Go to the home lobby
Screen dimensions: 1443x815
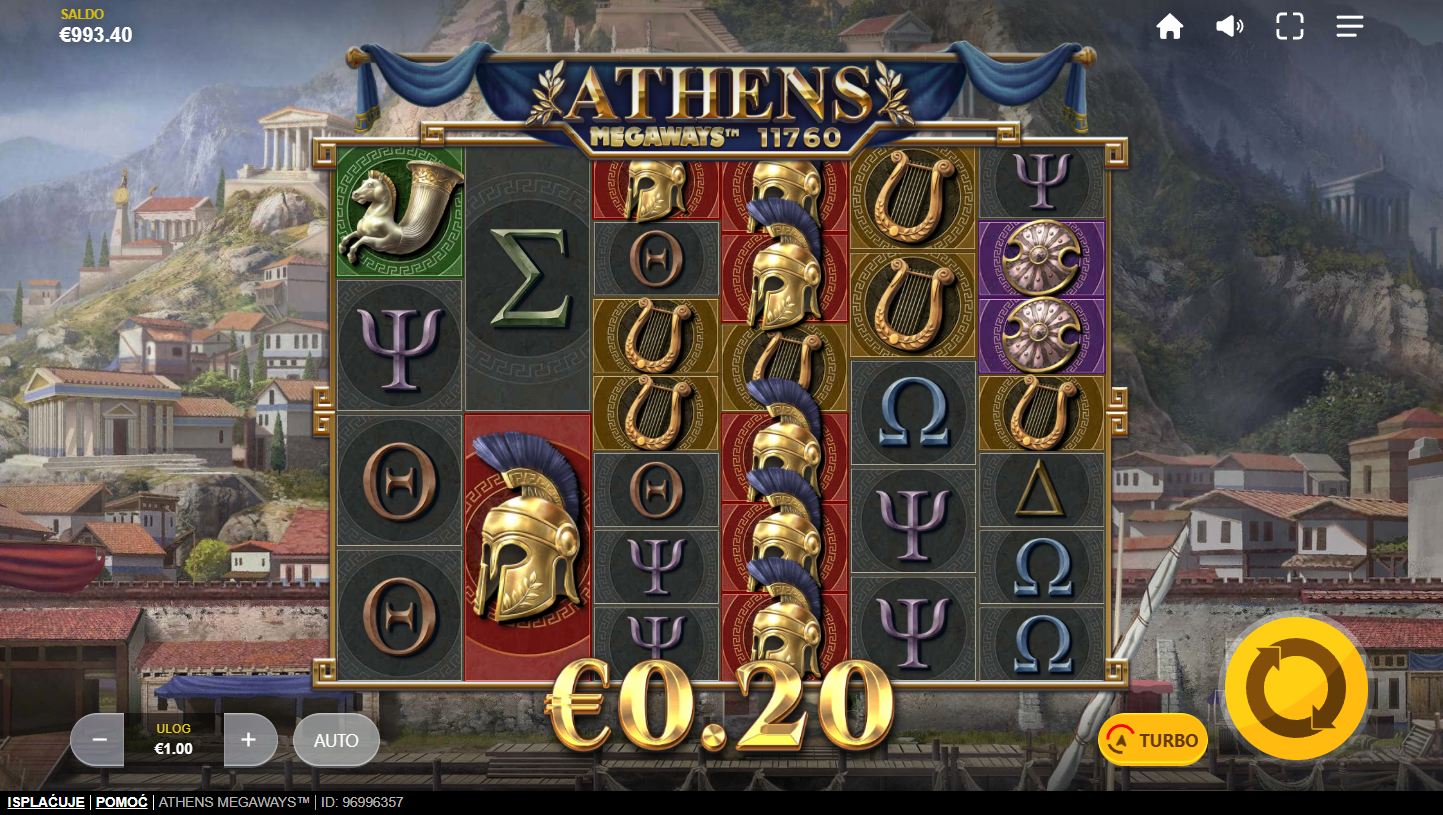click(1169, 27)
